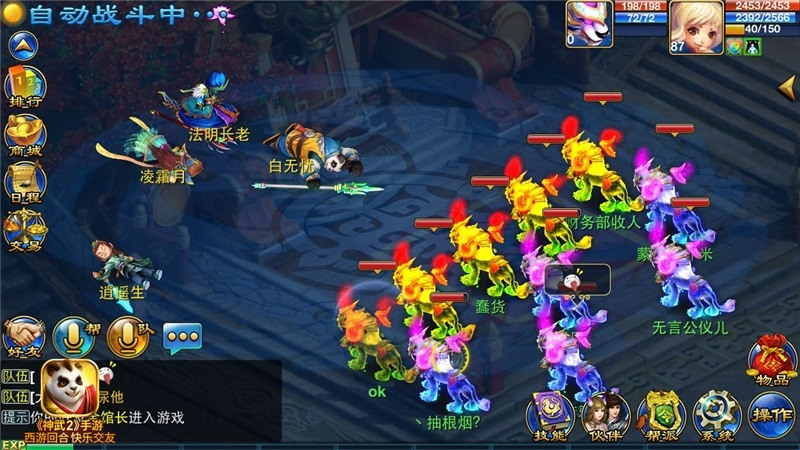Select the purple pet portrait

point(588,22)
